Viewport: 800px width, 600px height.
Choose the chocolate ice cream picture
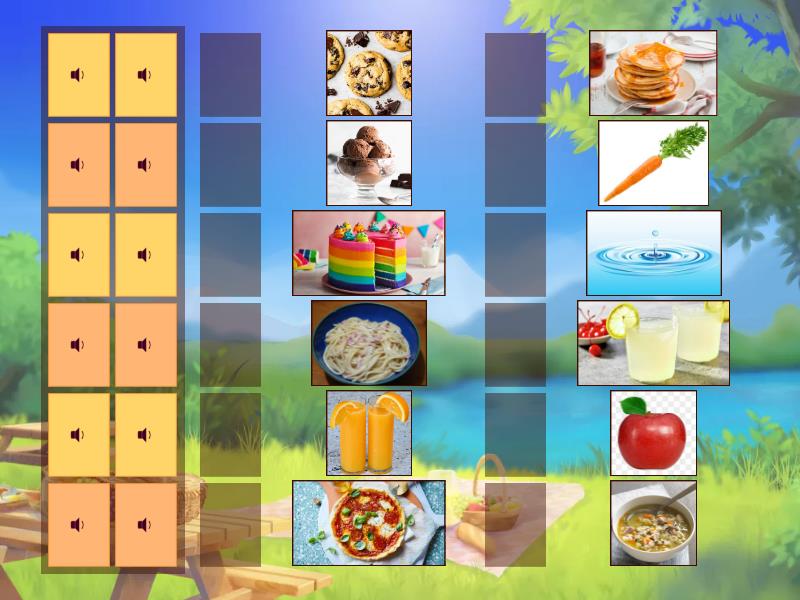[368, 163]
